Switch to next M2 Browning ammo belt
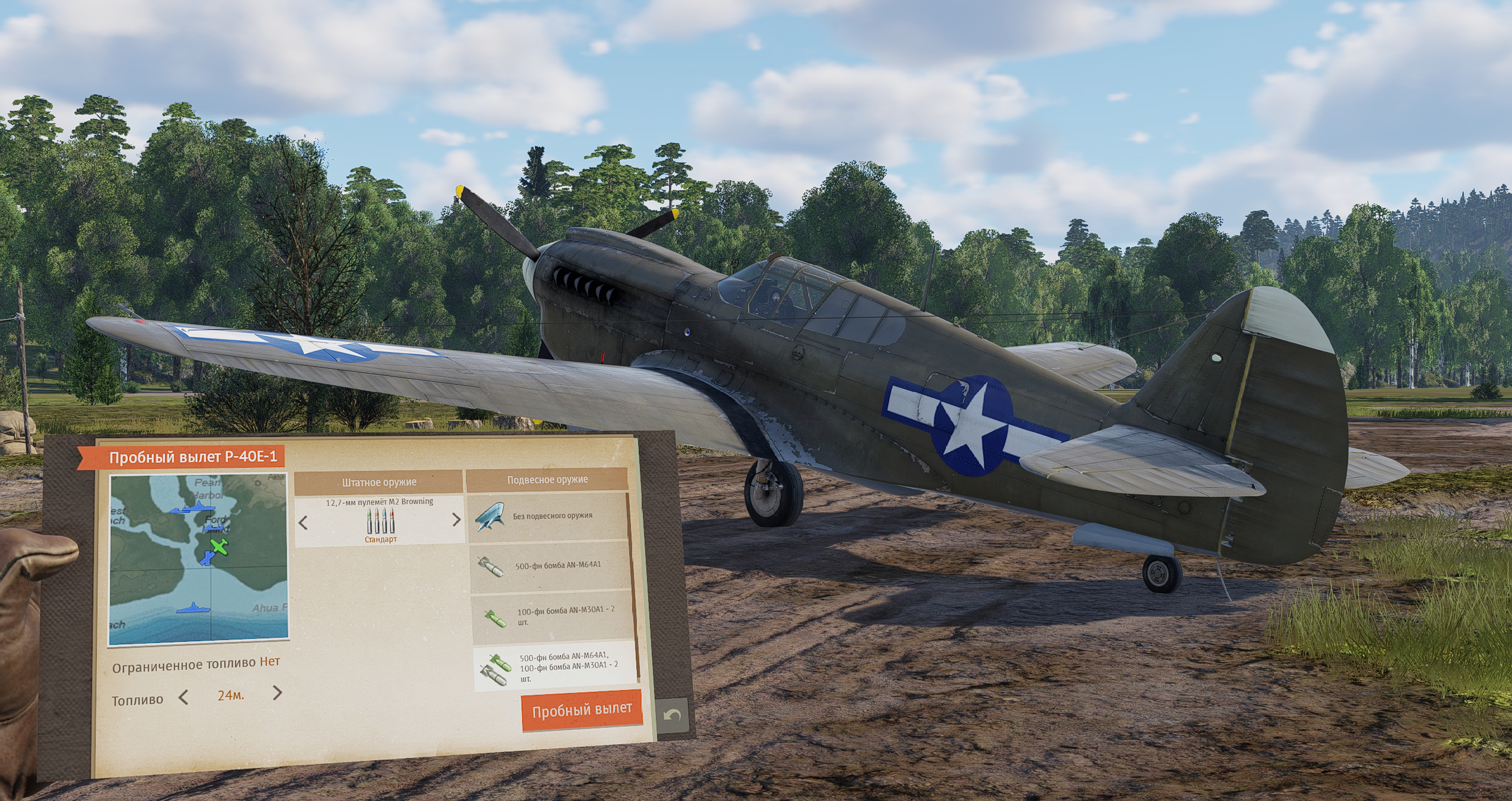 click(456, 520)
